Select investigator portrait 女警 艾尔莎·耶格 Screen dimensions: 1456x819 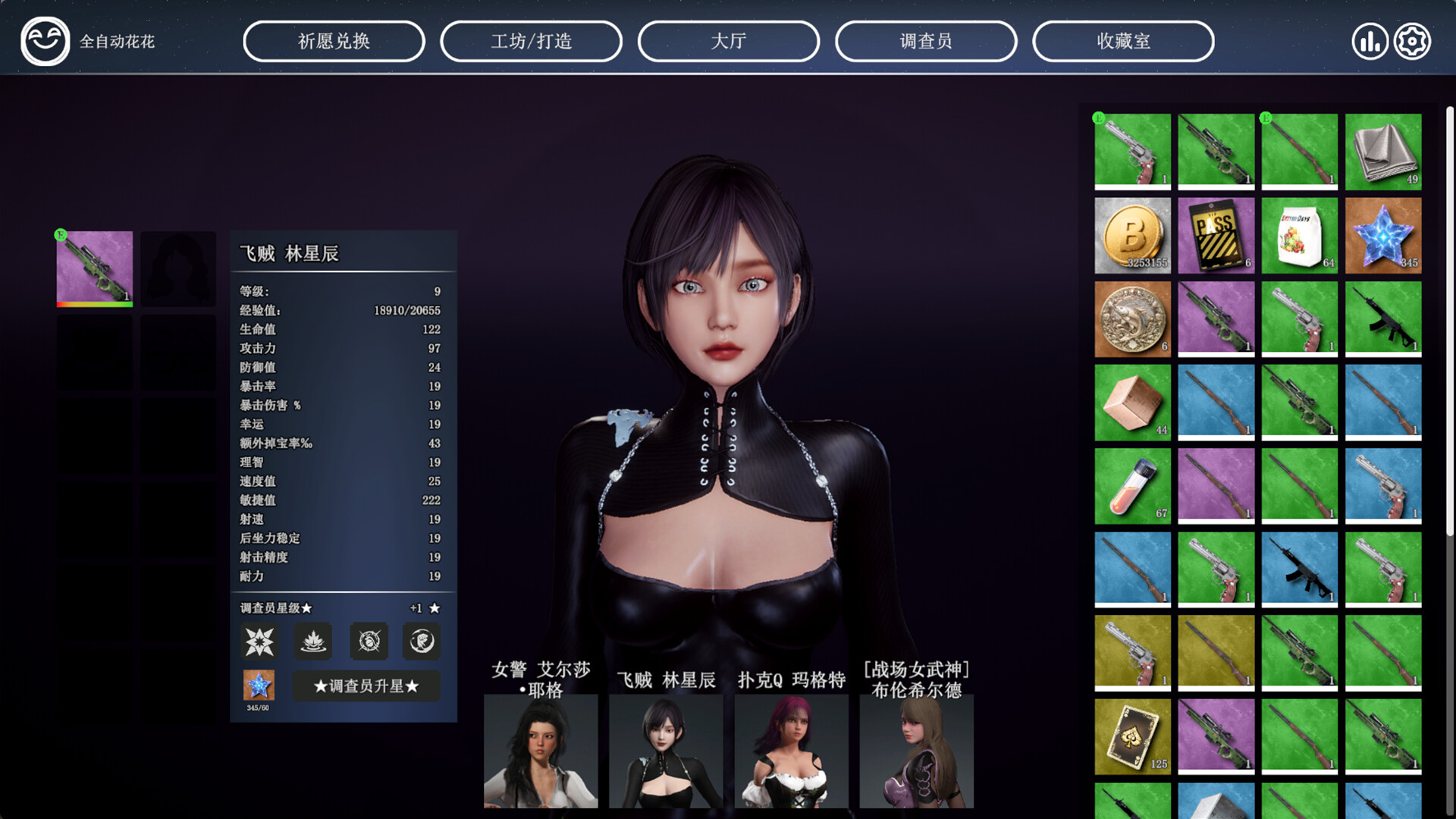[540, 751]
